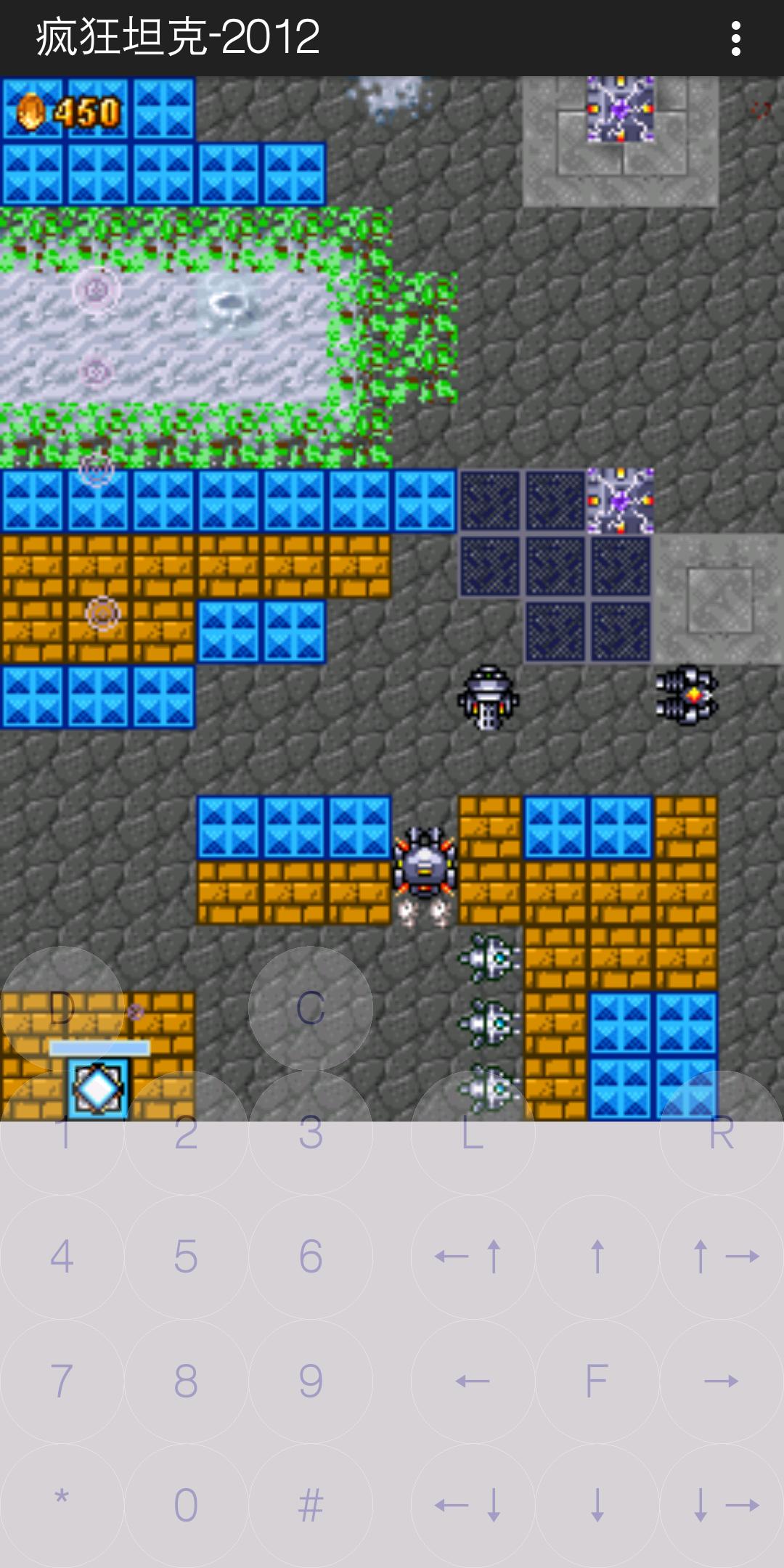Image resolution: width=784 pixels, height=1568 pixels.
Task: Move tank with the up arrow
Action: 597,1257
